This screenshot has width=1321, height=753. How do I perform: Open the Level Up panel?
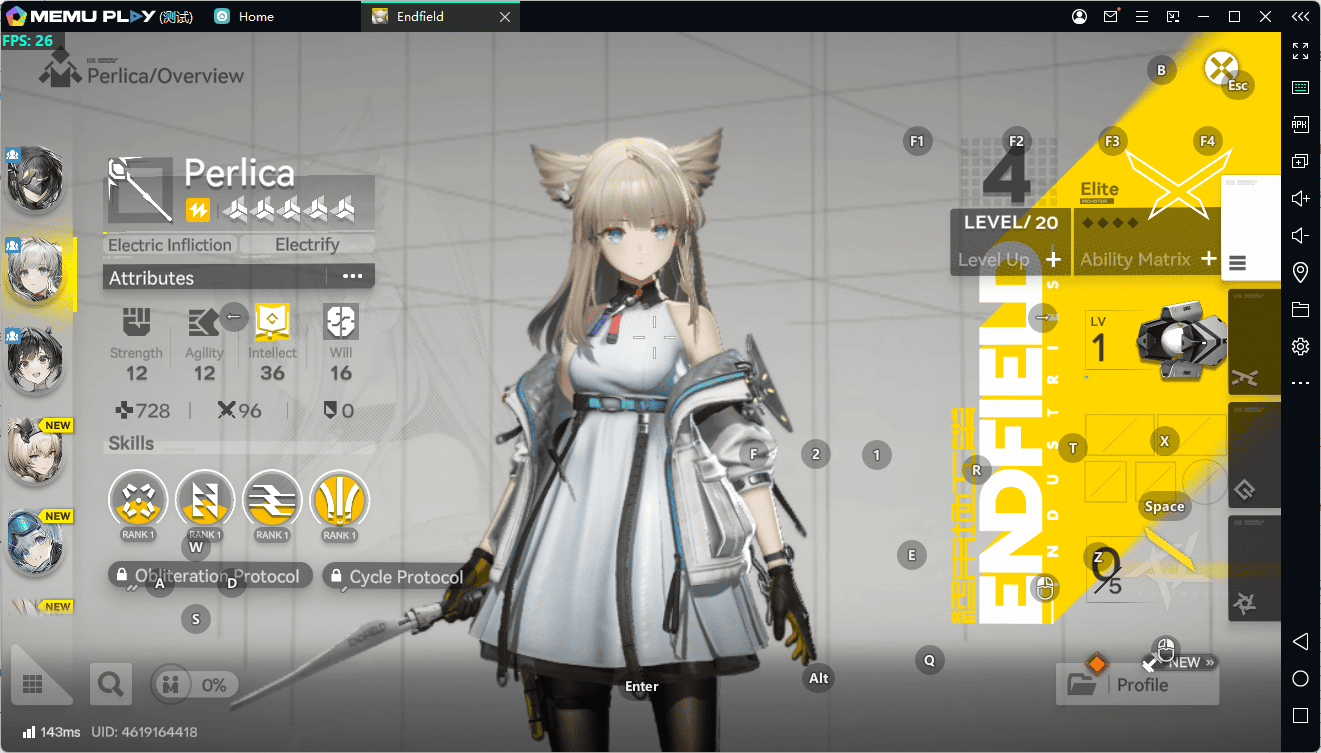click(x=1009, y=259)
